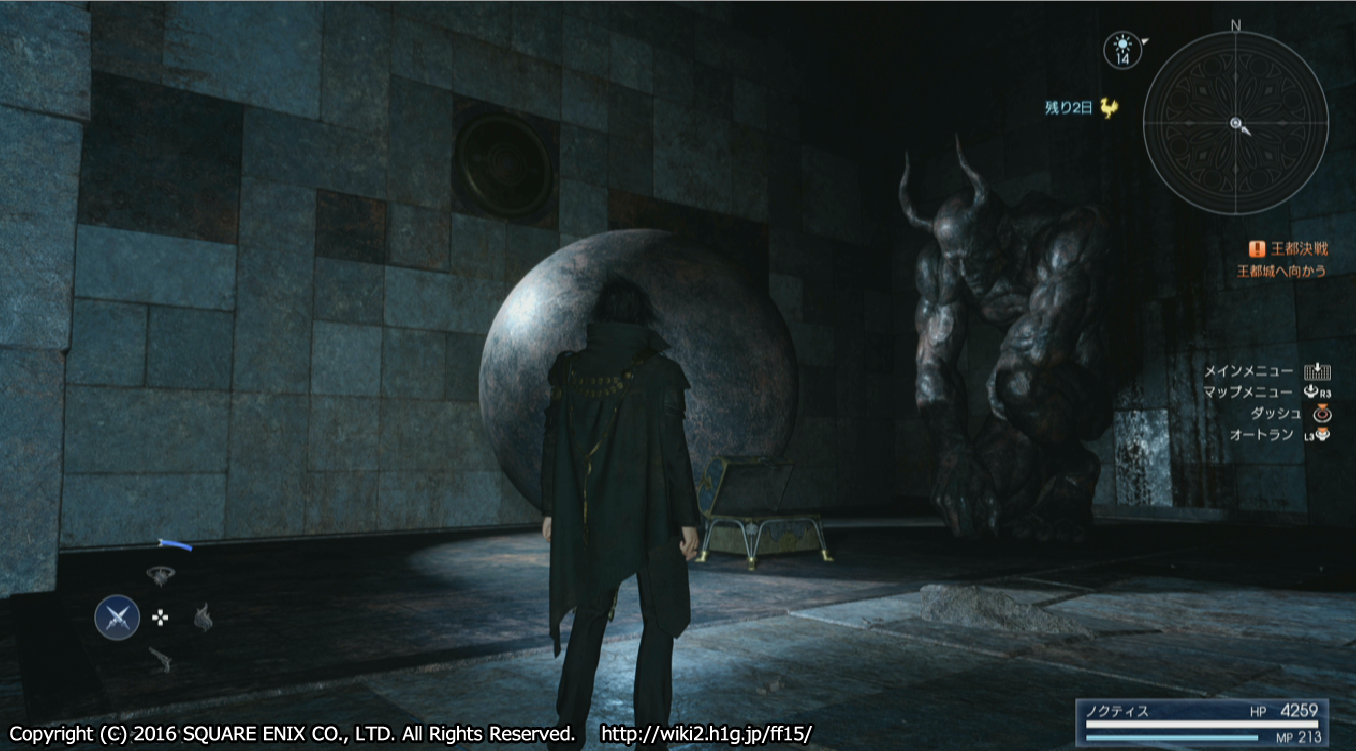Click the yellow chocobo rental icon

1108,108
